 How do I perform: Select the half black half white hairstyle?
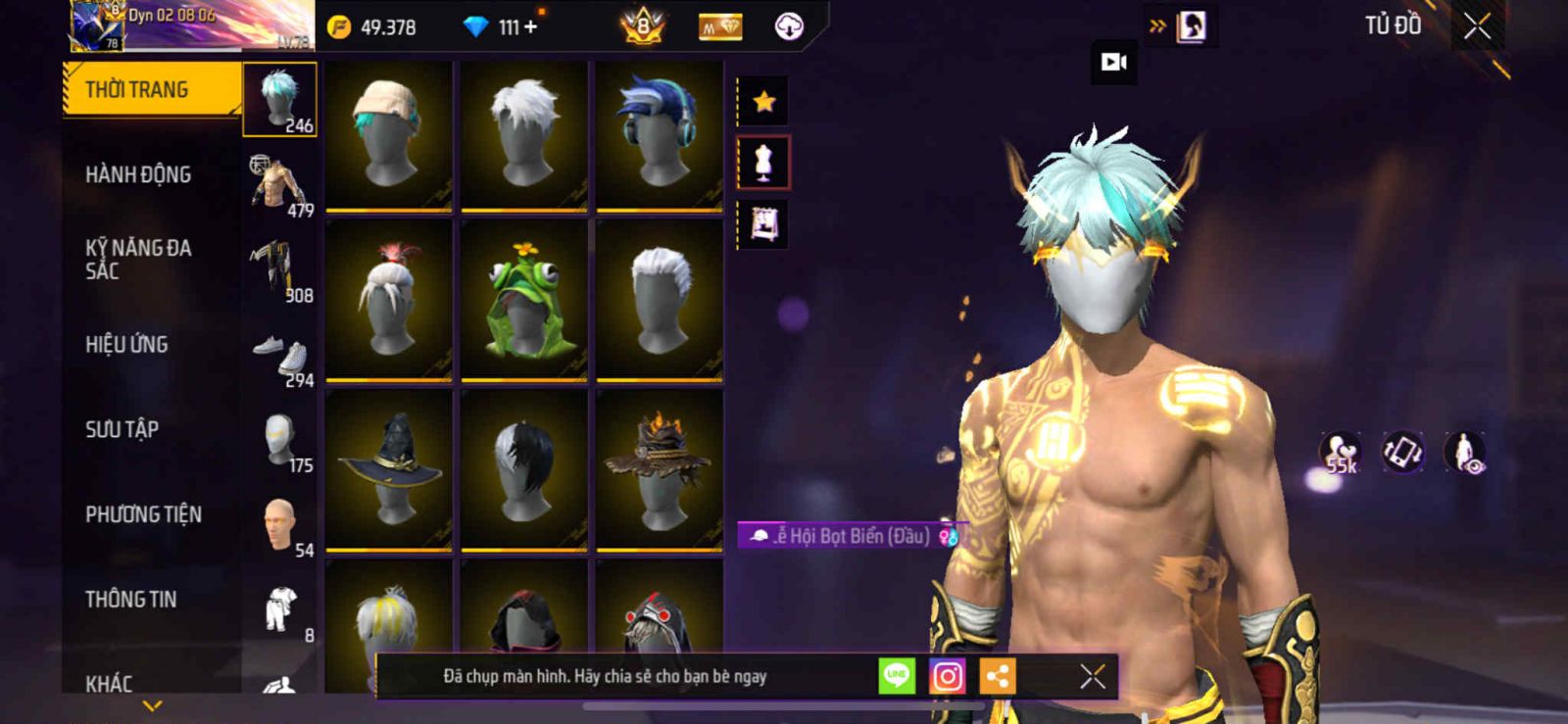(x=524, y=469)
